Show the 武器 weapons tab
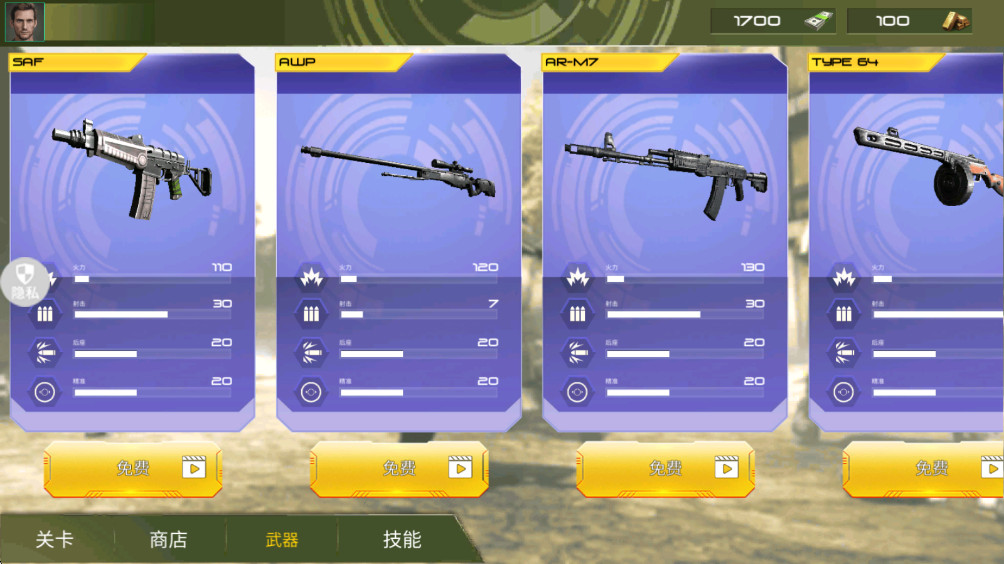The image size is (1004, 564). click(x=282, y=540)
